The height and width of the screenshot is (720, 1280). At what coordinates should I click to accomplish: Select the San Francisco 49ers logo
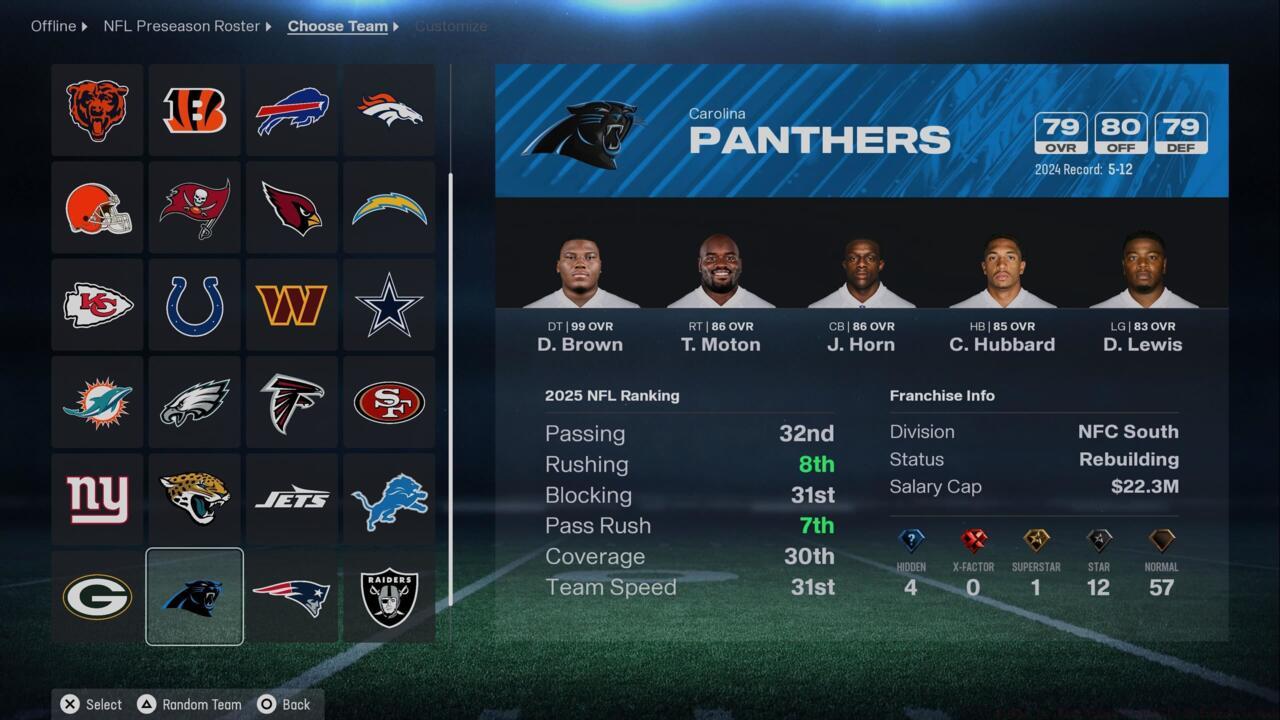(x=388, y=402)
